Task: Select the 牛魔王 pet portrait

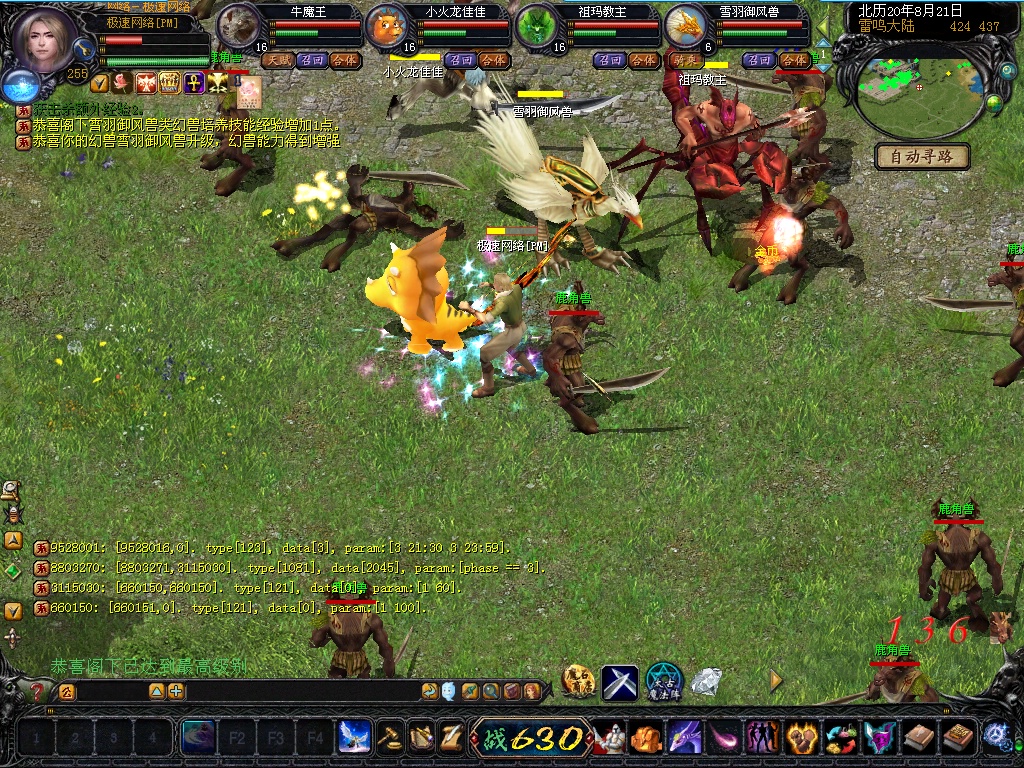Action: click(238, 27)
